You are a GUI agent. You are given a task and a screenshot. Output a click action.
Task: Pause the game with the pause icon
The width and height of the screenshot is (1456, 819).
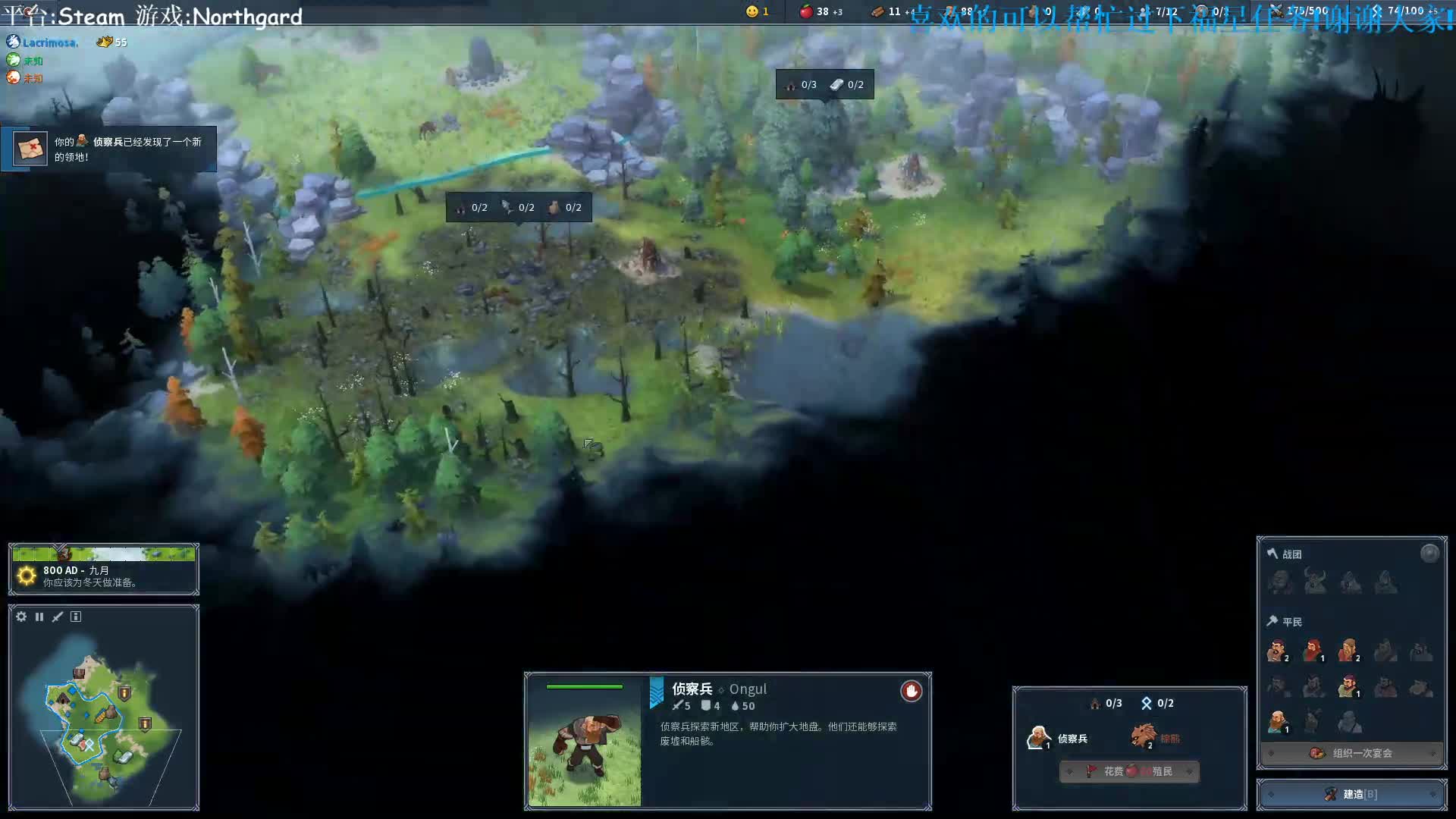tap(39, 617)
